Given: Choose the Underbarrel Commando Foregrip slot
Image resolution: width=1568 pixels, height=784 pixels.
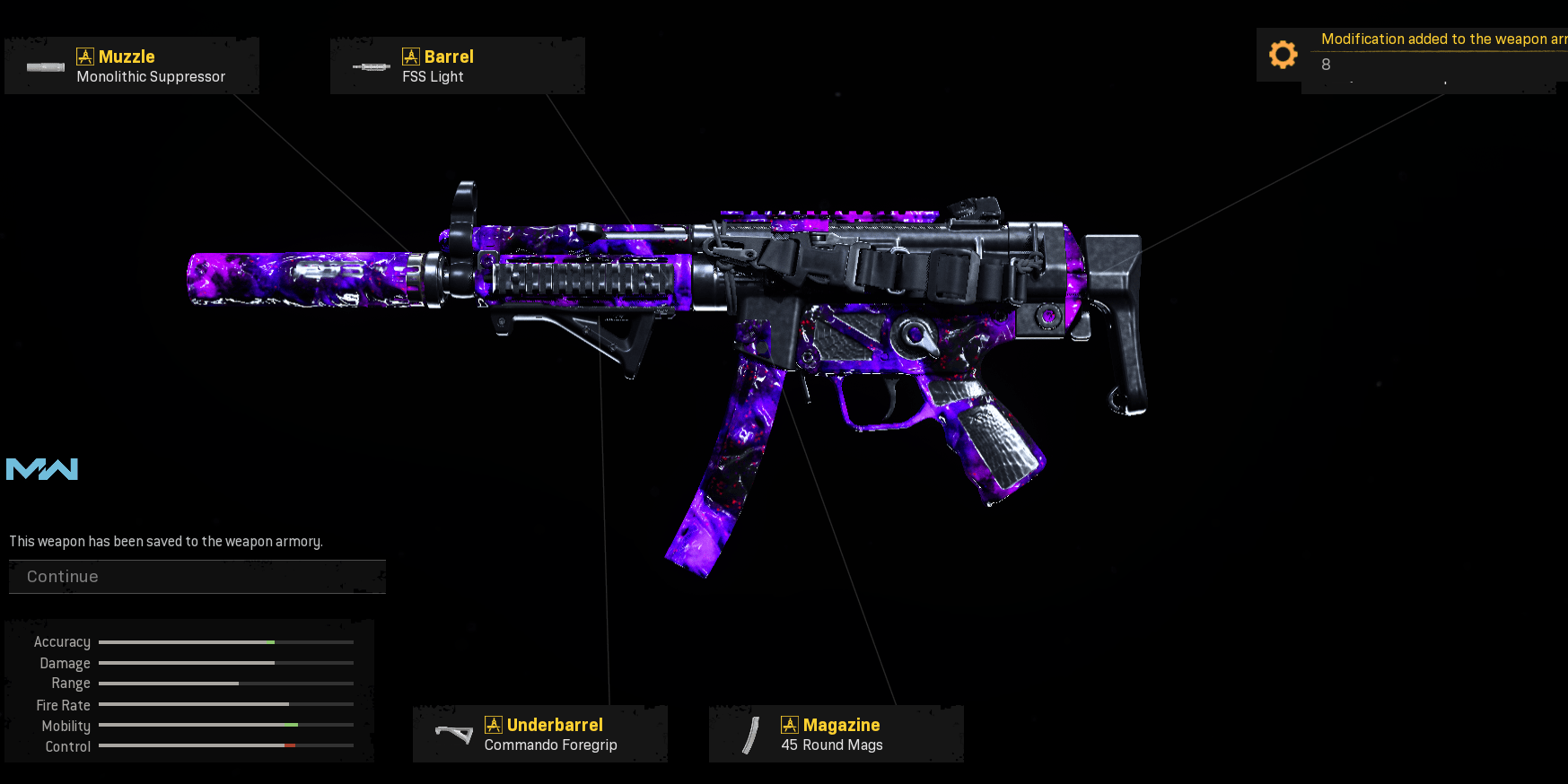Looking at the screenshot, I should pyautogui.click(x=539, y=735).
